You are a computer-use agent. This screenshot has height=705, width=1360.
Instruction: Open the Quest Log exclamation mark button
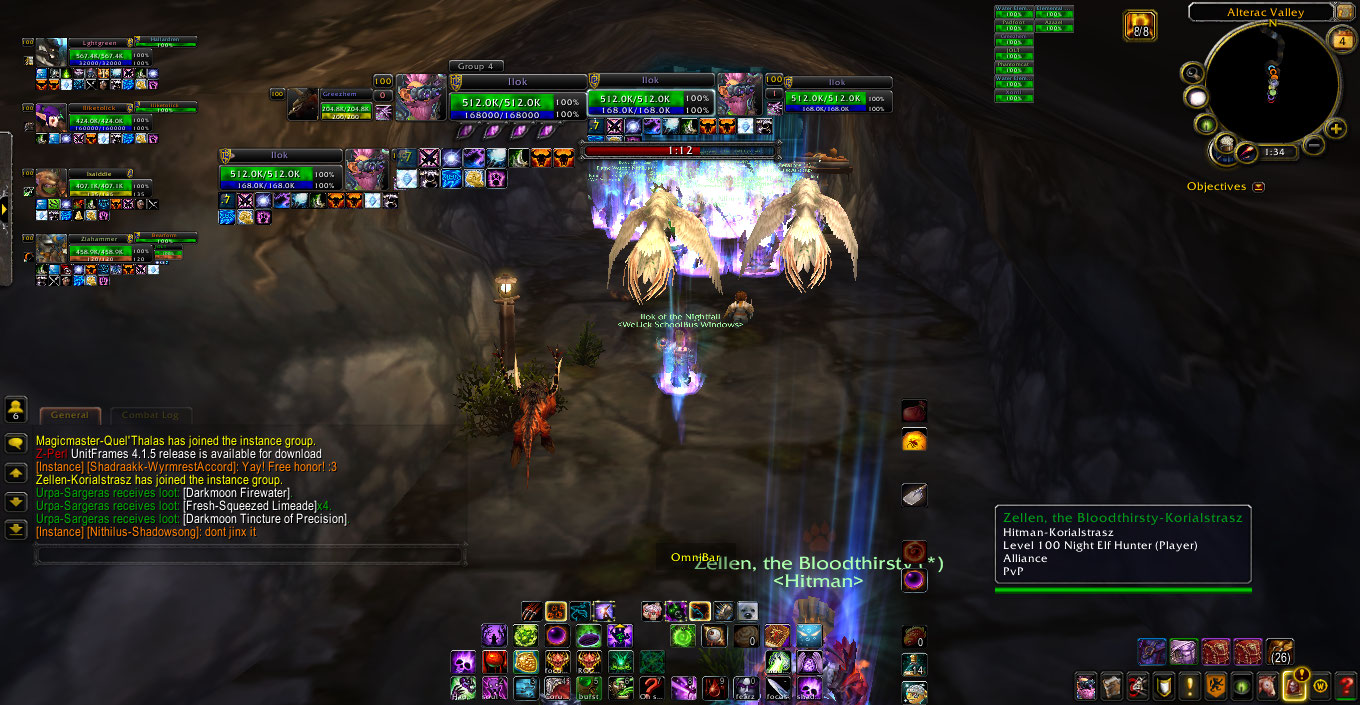tap(1190, 687)
